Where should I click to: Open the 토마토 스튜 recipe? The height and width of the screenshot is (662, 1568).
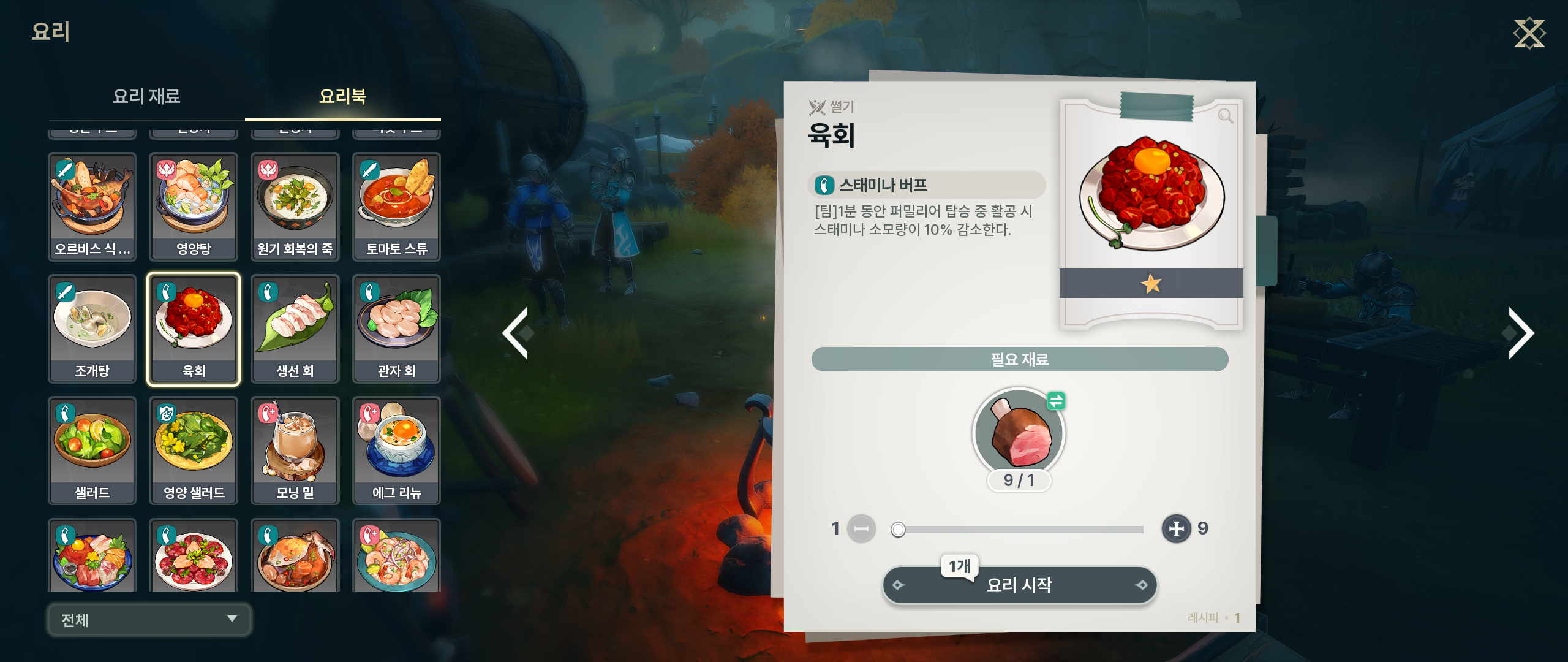click(396, 207)
